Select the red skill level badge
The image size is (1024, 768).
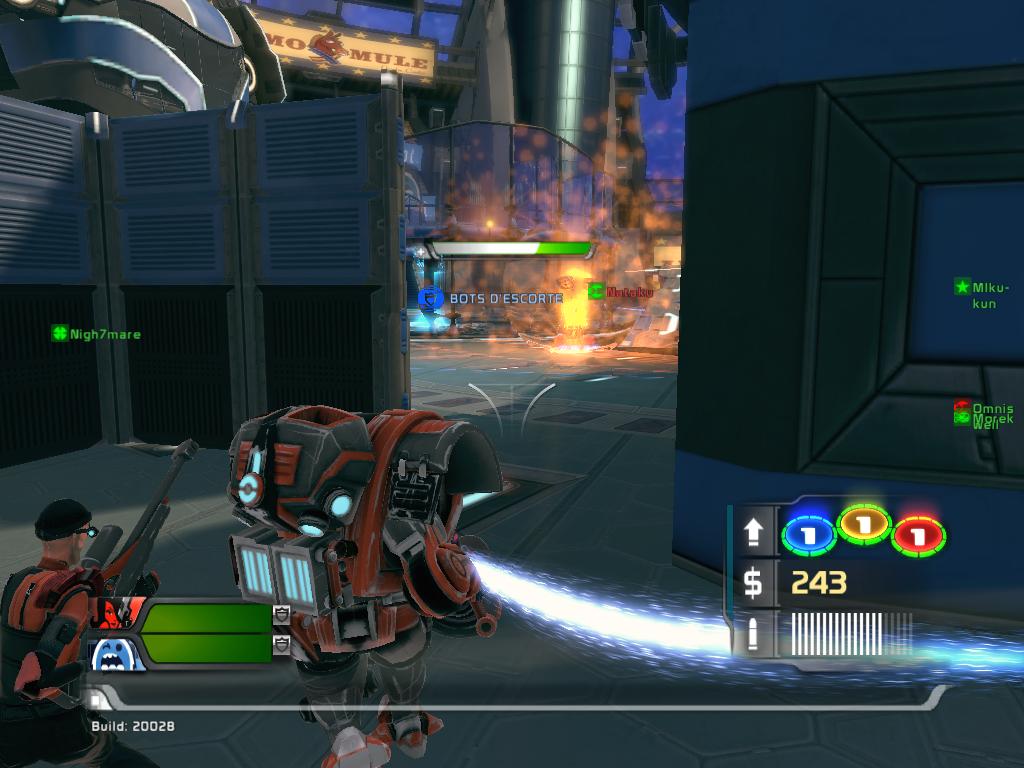point(919,535)
